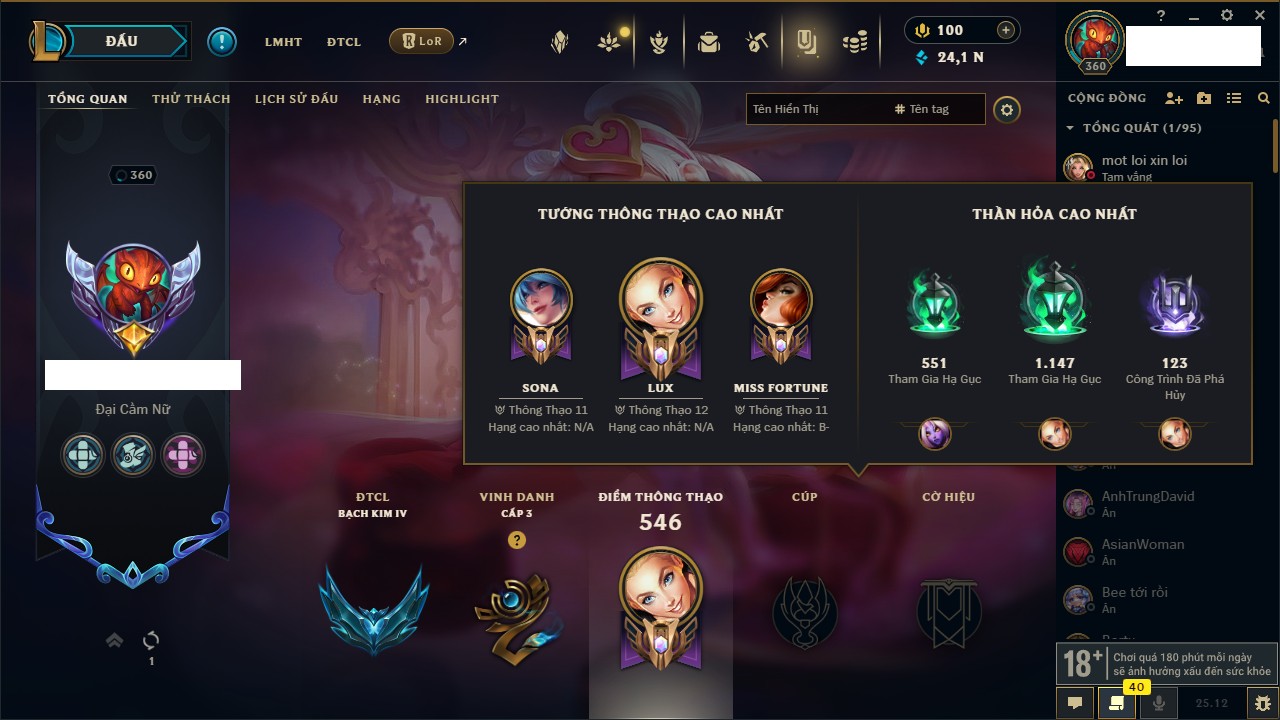This screenshot has height=720, width=1280.
Task: Click the add friend icon
Action: tap(1174, 98)
